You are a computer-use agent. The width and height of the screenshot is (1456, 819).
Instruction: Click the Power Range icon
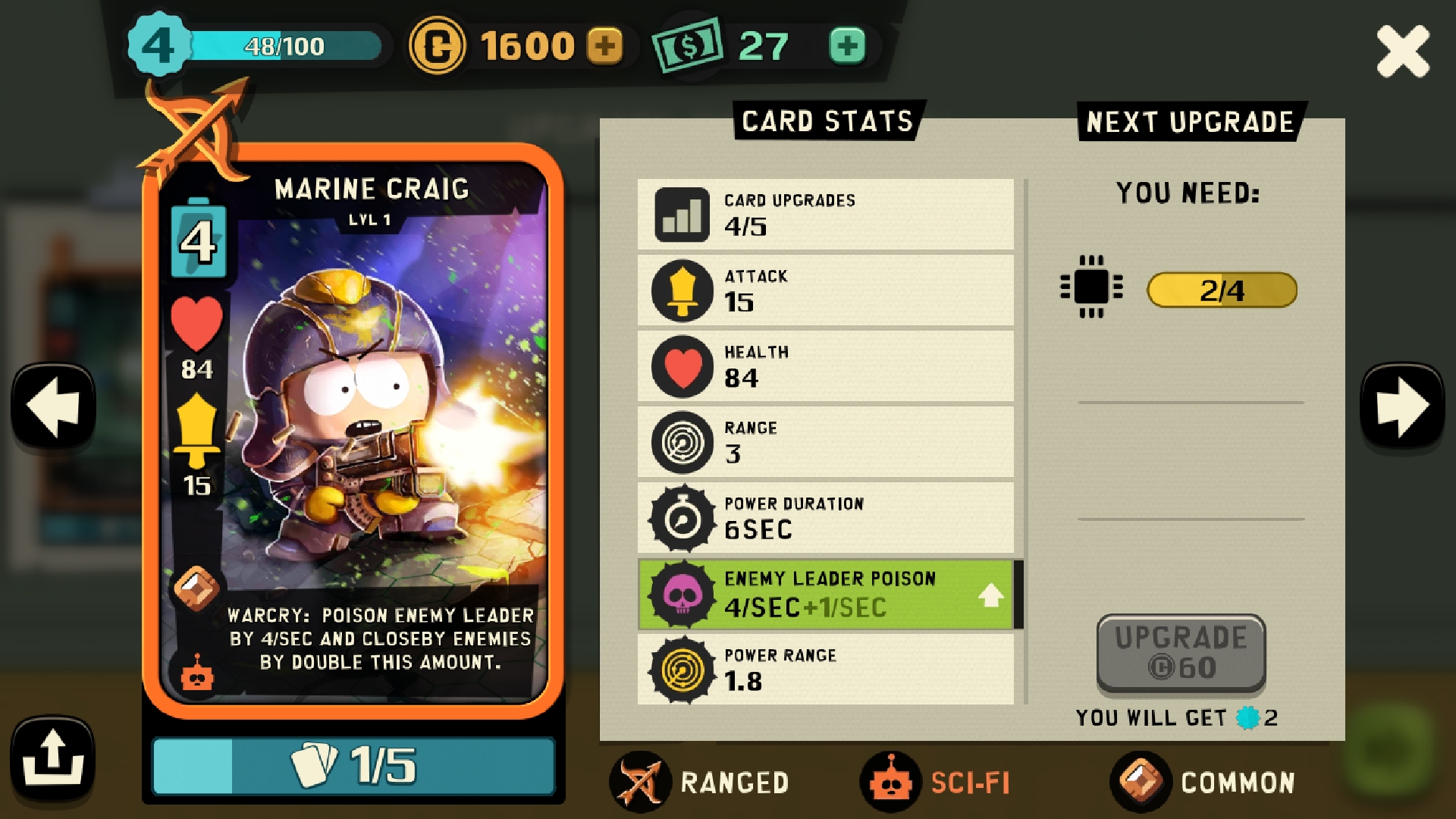680,670
